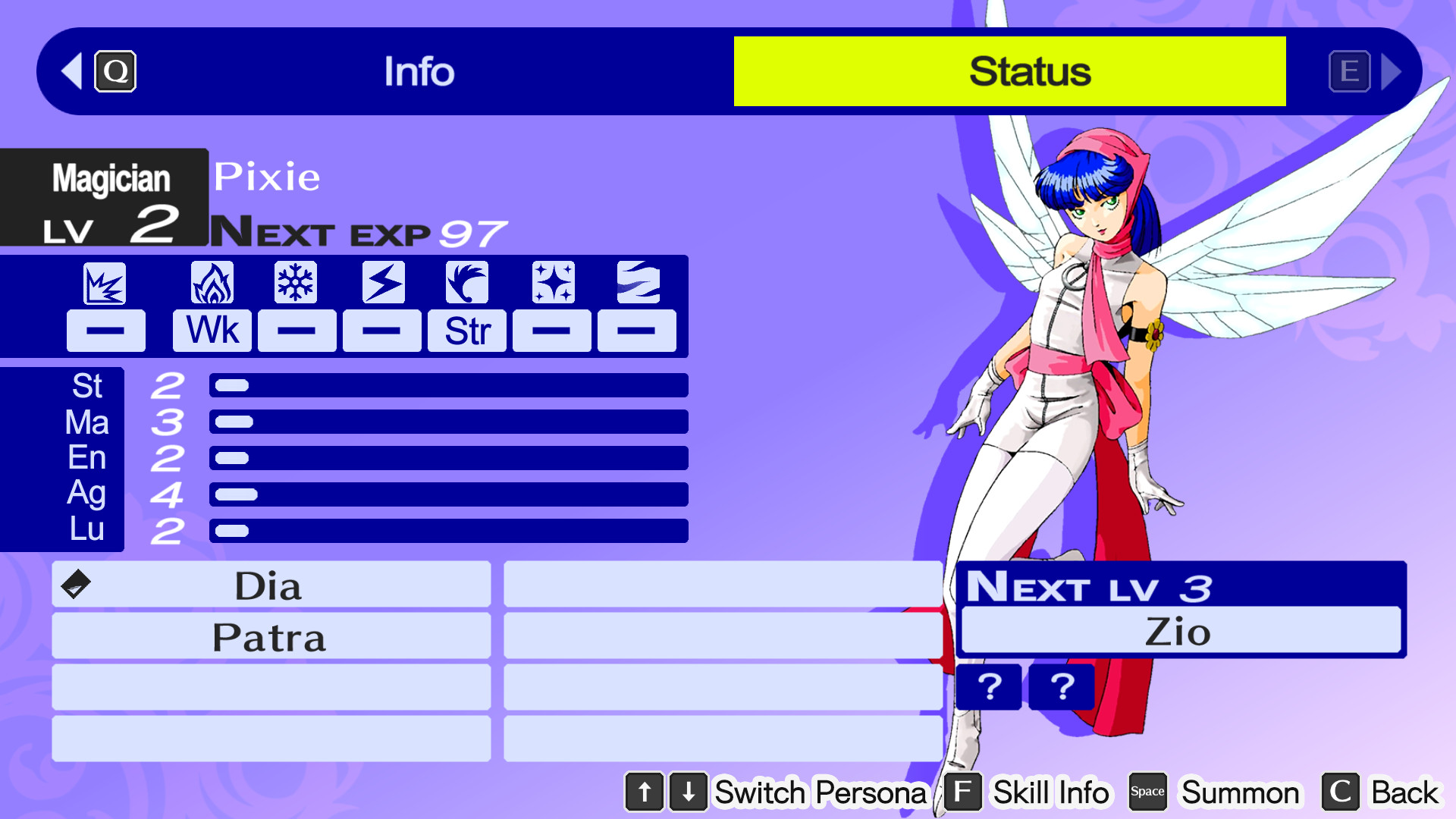Select the Ice element icon

coord(297,282)
